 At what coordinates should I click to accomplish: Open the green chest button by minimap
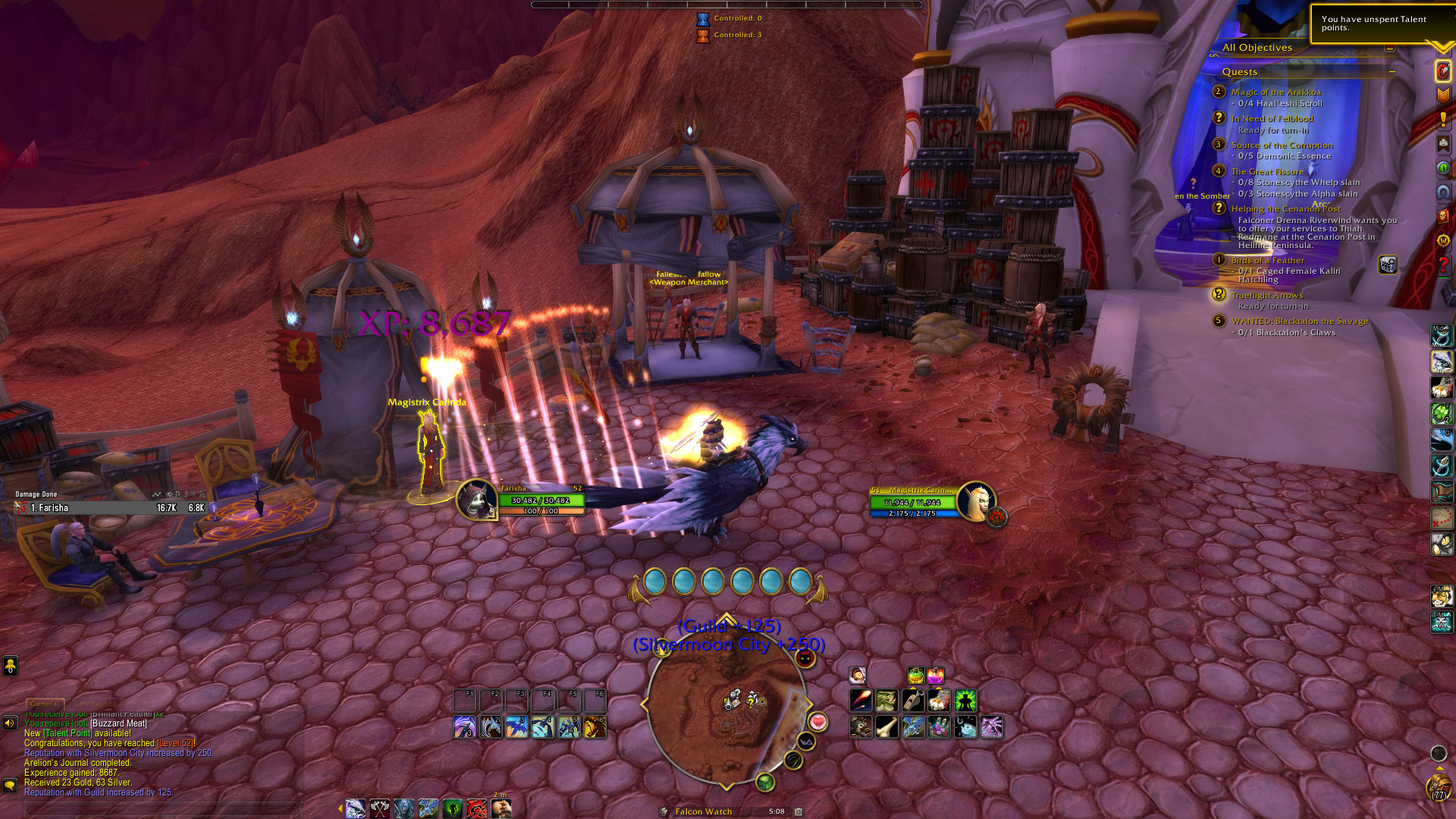click(x=765, y=782)
